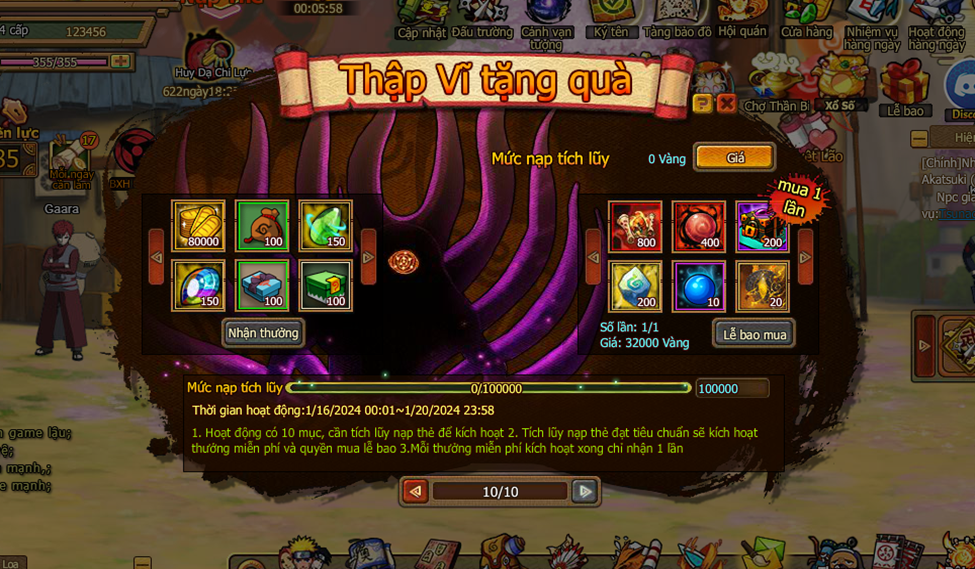The image size is (975, 569).
Task: Go to the next activity page arrow
Action: click(585, 491)
